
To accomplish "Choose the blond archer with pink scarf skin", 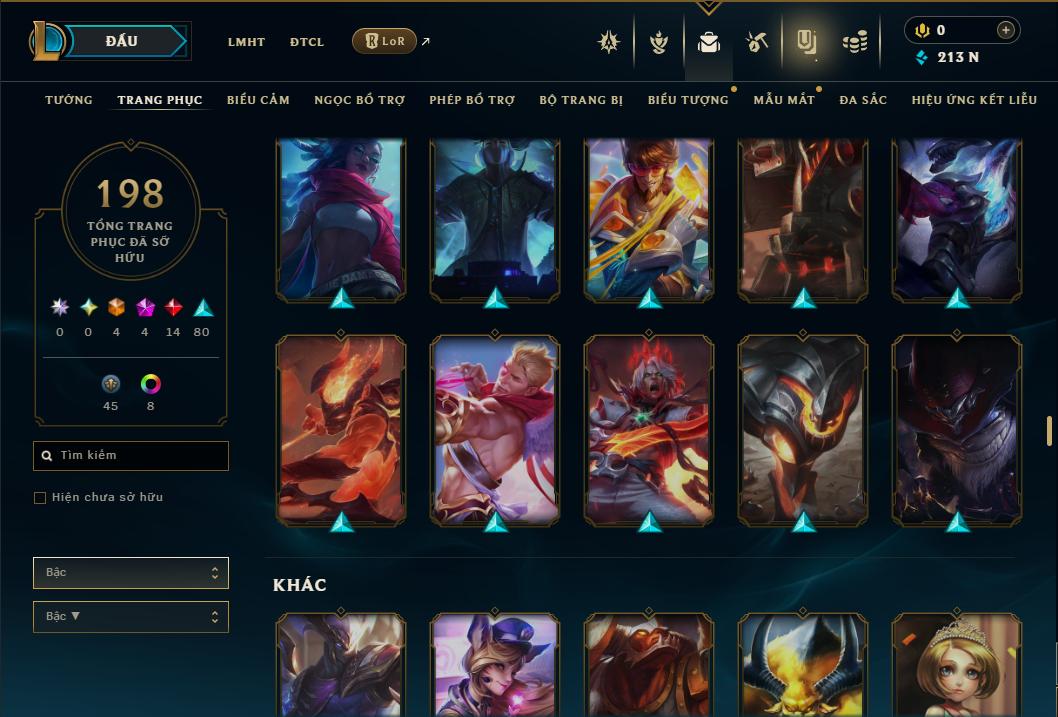I will click(x=495, y=430).
